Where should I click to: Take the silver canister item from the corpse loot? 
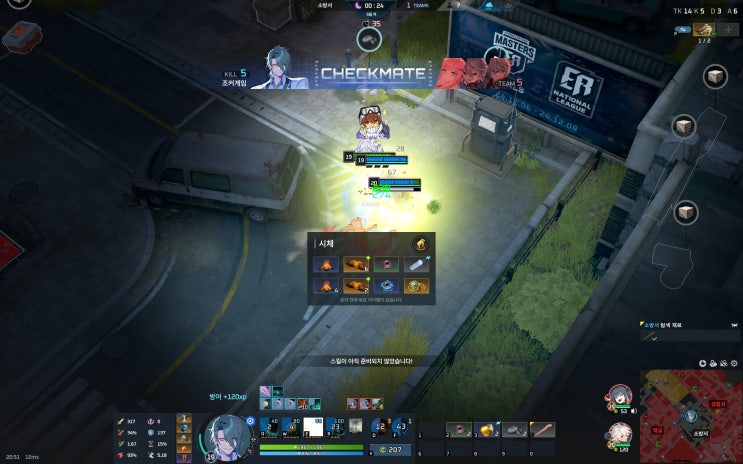tap(417, 265)
